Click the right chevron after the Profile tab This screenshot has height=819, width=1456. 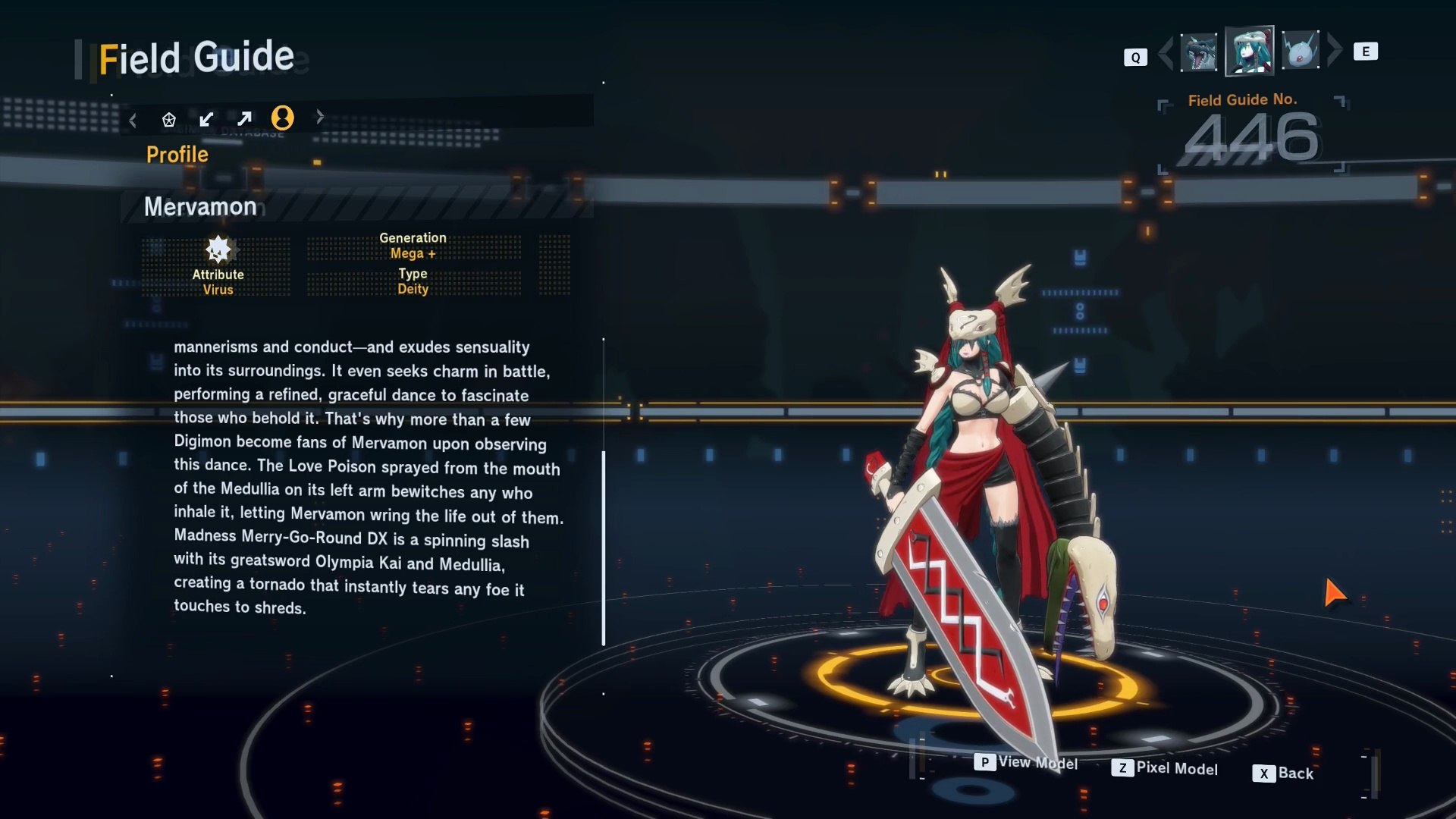[x=320, y=117]
